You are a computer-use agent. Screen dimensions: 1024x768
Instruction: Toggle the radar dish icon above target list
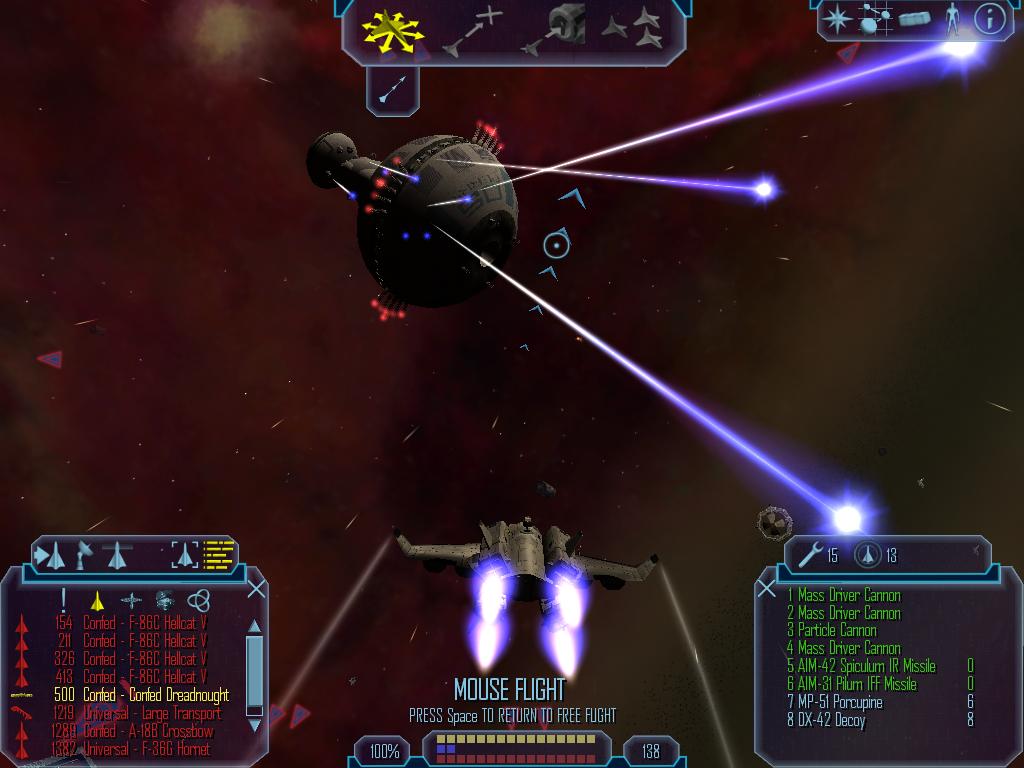(x=87, y=553)
